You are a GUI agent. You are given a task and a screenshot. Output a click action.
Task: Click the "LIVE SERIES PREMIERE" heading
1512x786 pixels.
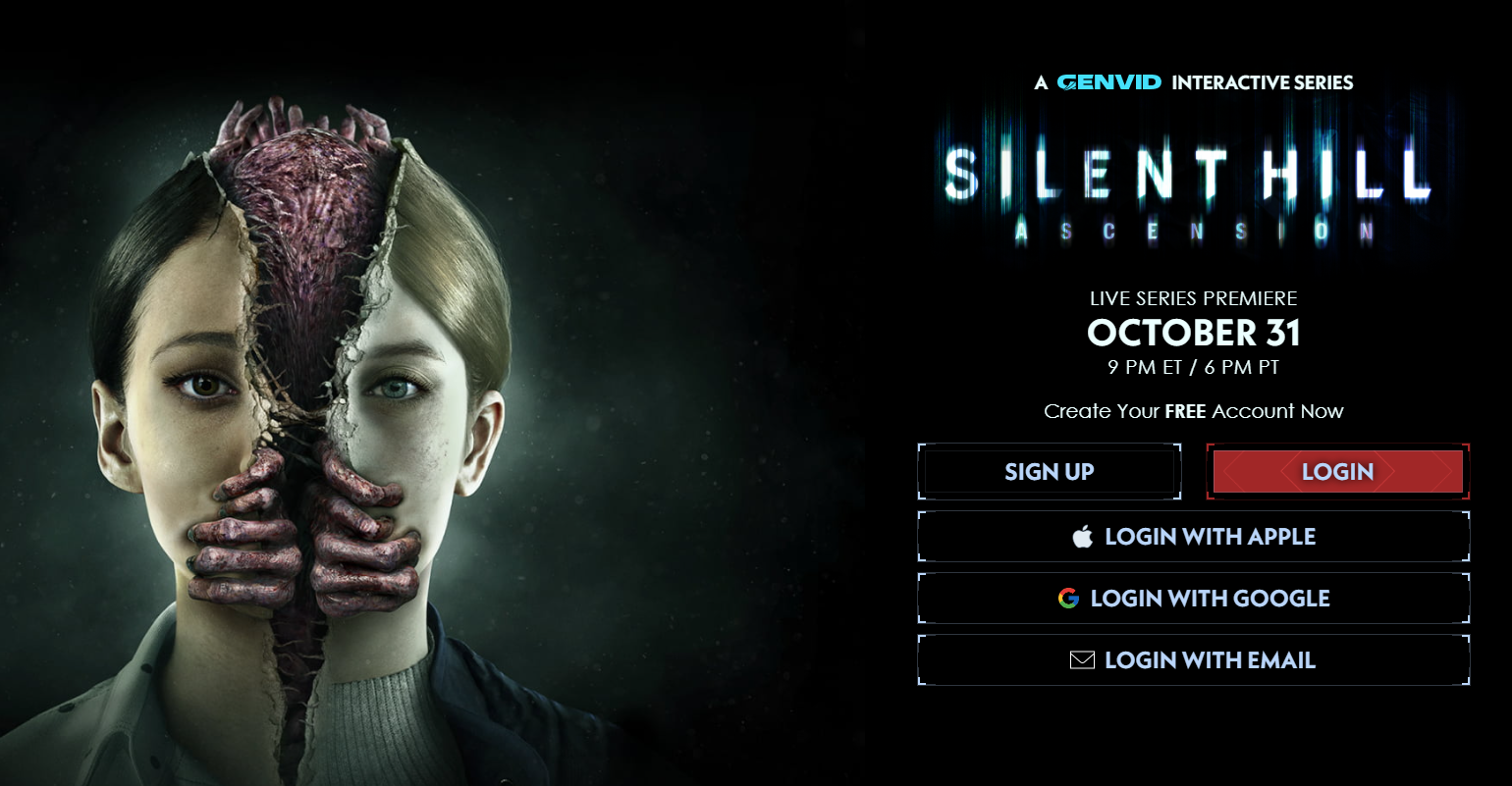click(x=1192, y=298)
